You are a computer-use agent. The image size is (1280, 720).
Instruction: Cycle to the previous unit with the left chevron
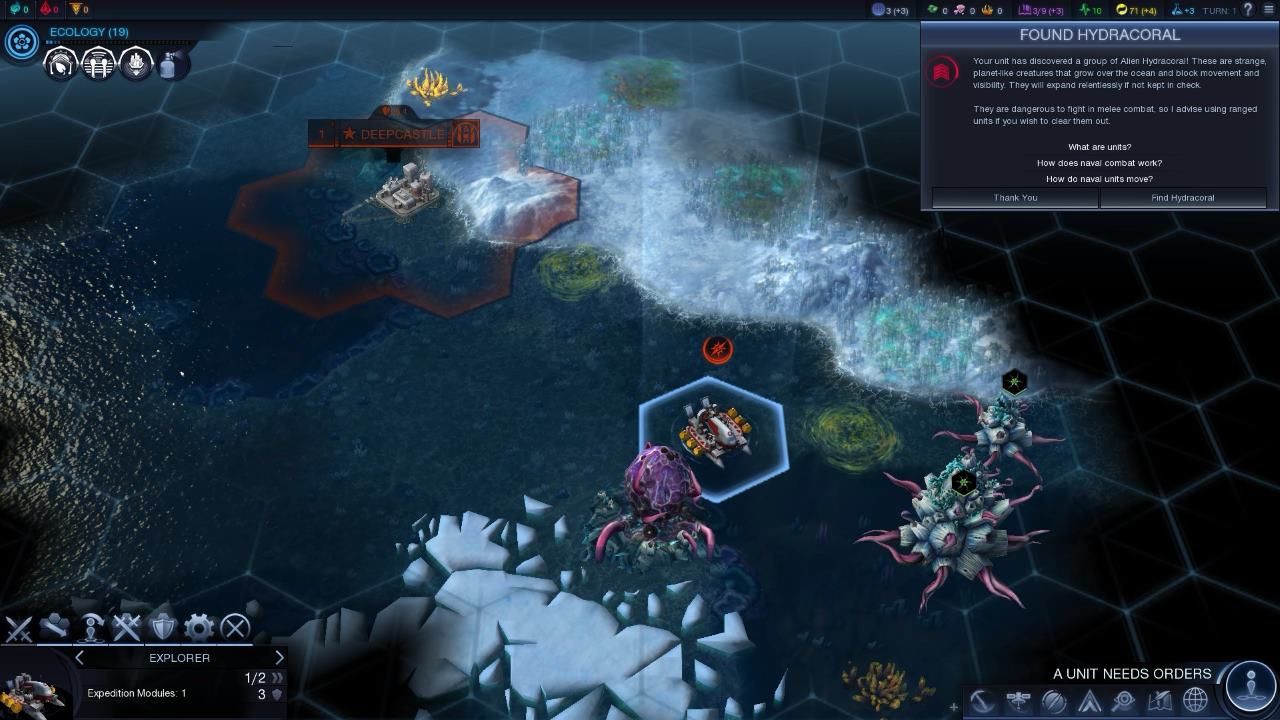tap(79, 657)
